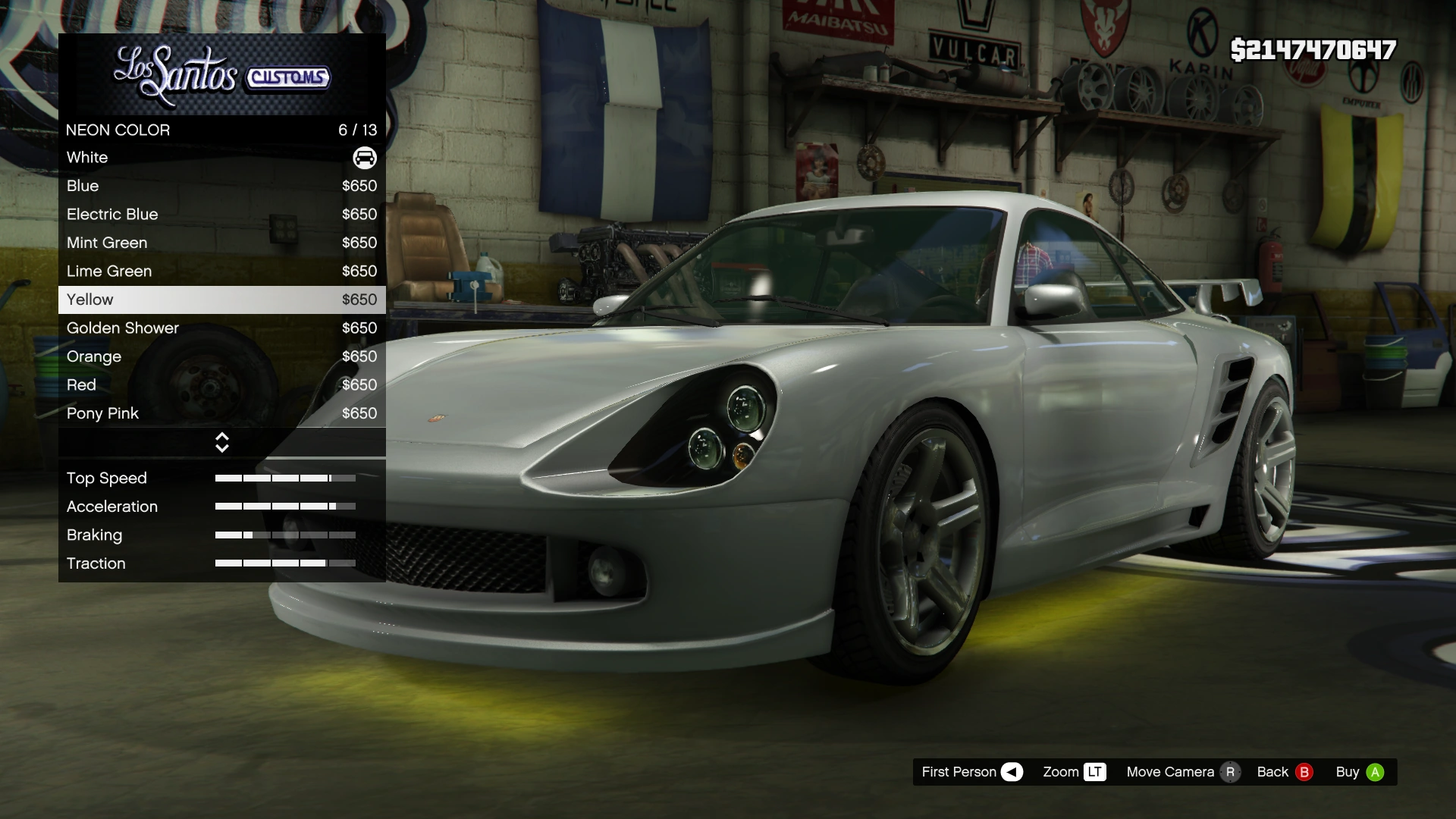This screenshot has height=819, width=1456.
Task: Click the list scroll arrows indicator
Action: [x=222, y=443]
